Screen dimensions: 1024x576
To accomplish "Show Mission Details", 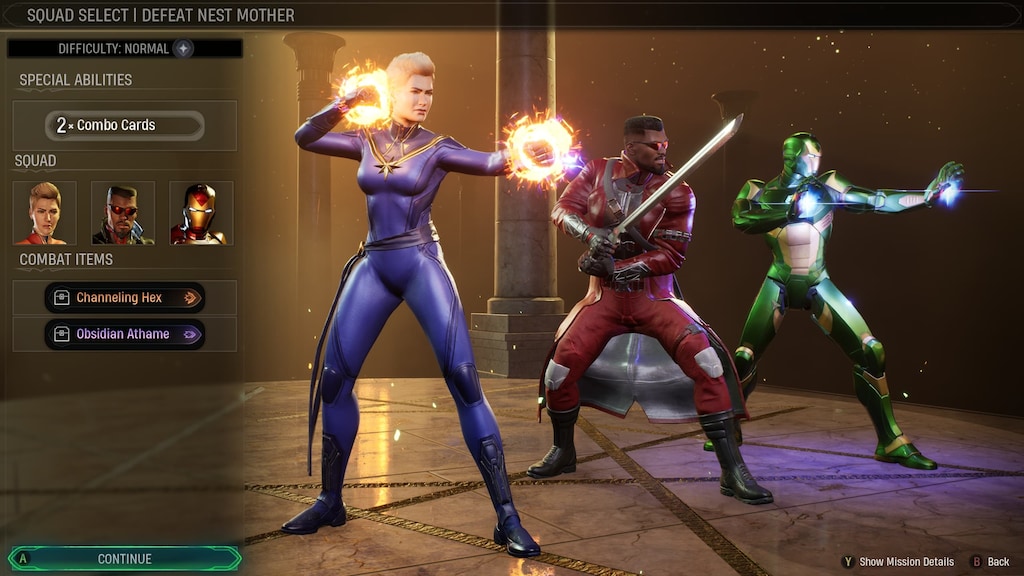I will pyautogui.click(x=898, y=562).
